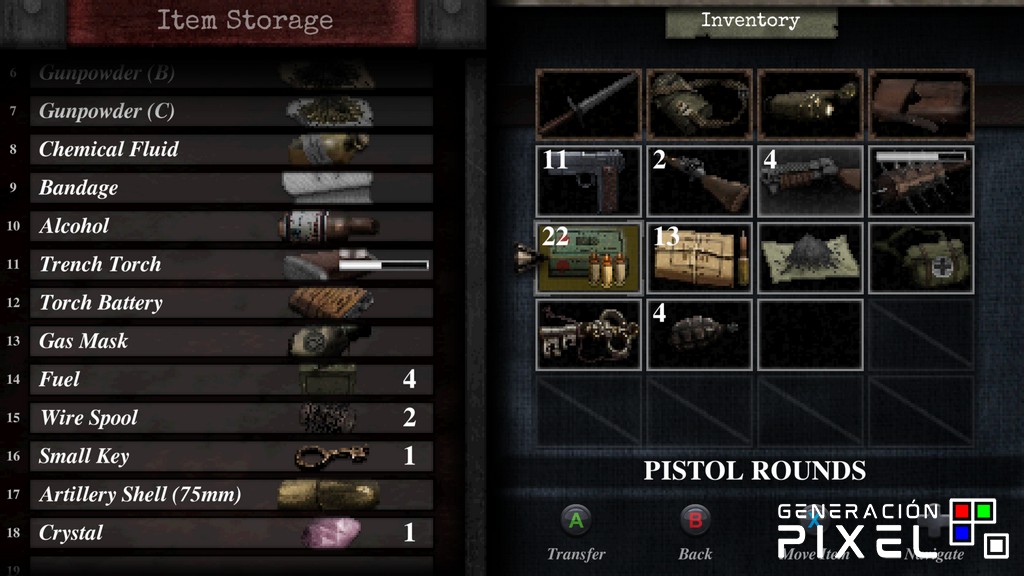Choose the Chemical Fluid storage row

(230, 149)
